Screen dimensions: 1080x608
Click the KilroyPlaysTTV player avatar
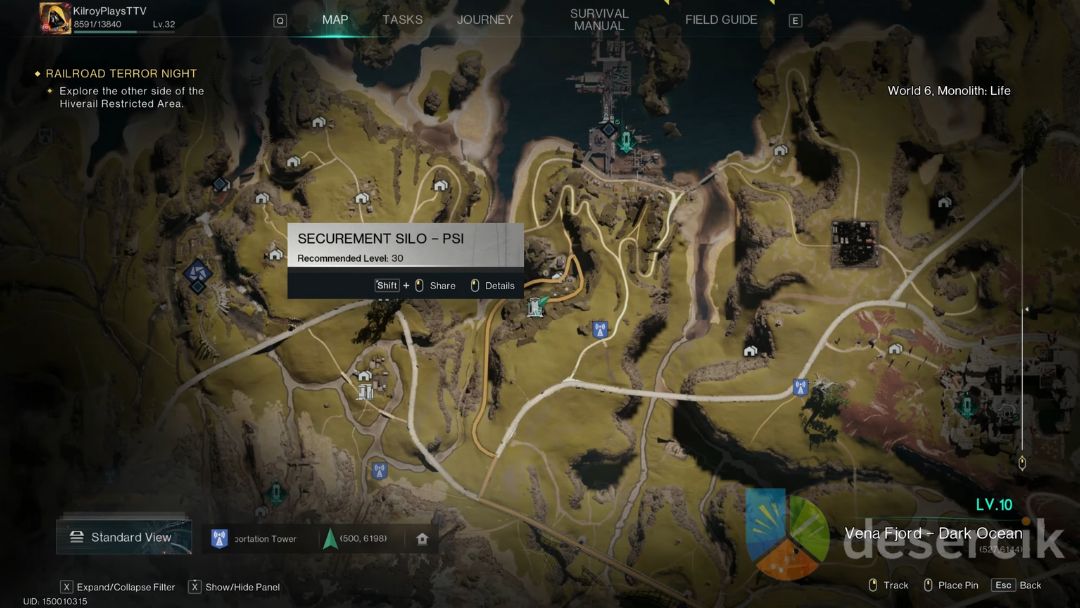click(55, 18)
